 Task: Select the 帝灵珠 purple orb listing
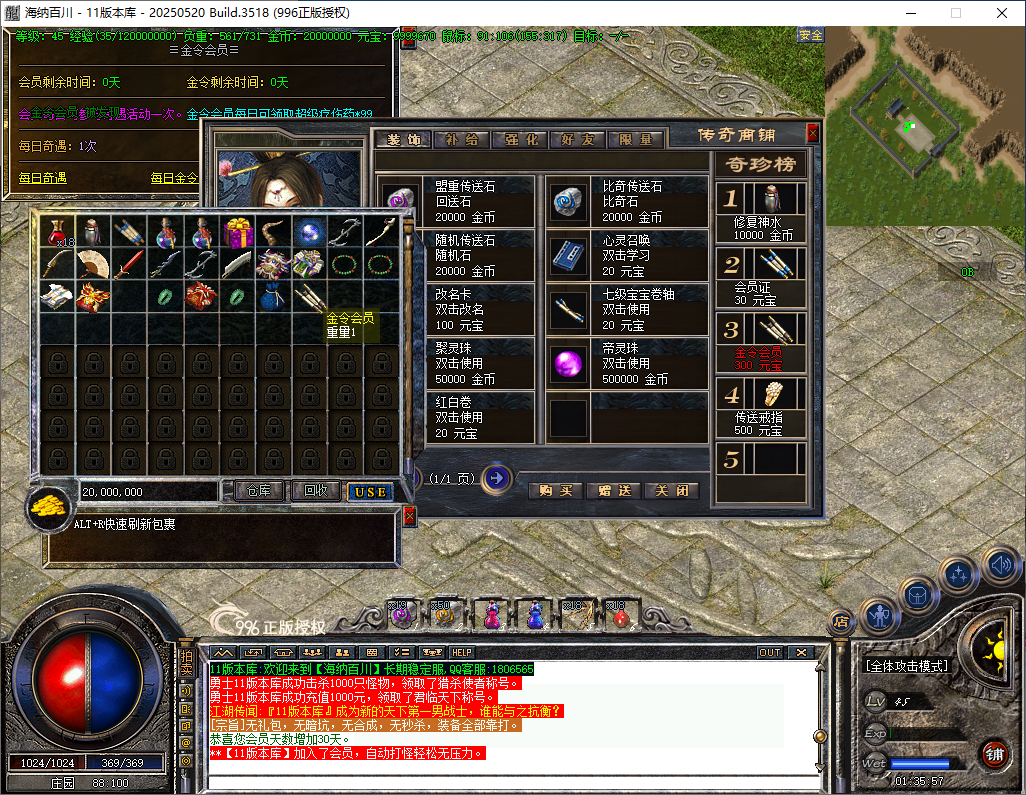point(627,364)
